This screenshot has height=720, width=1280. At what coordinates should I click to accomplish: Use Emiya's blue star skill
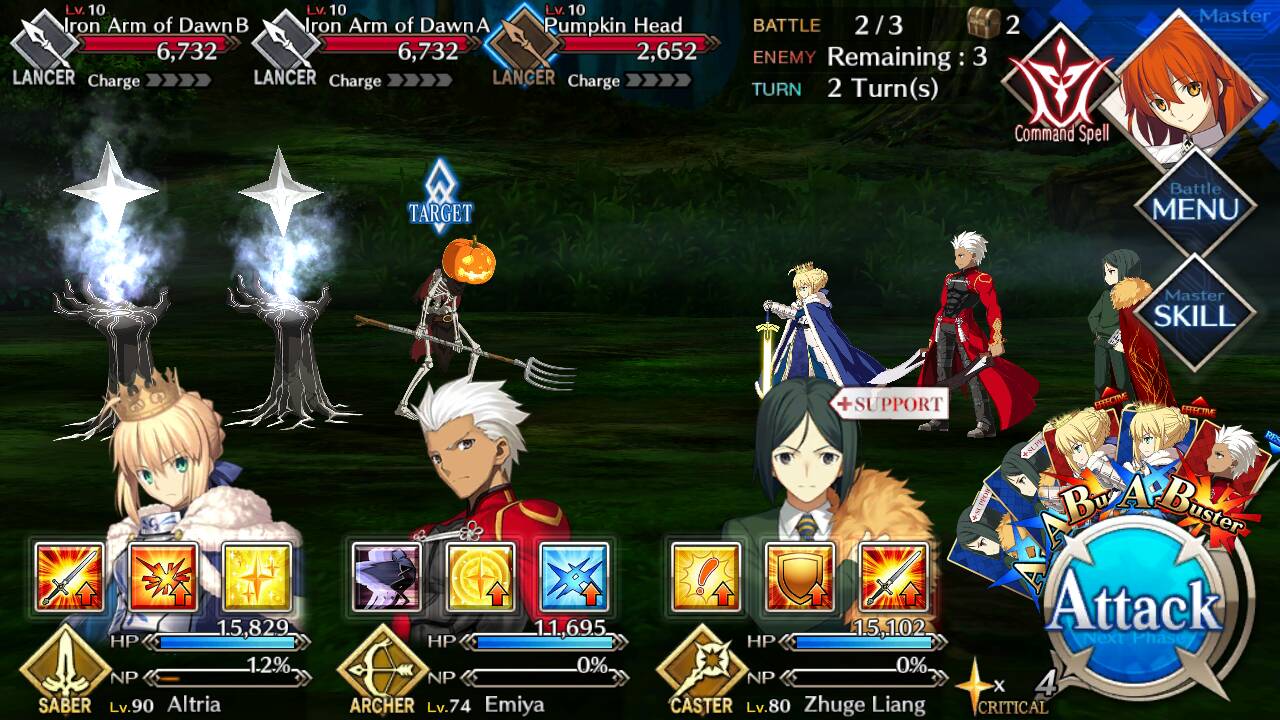coord(575,577)
